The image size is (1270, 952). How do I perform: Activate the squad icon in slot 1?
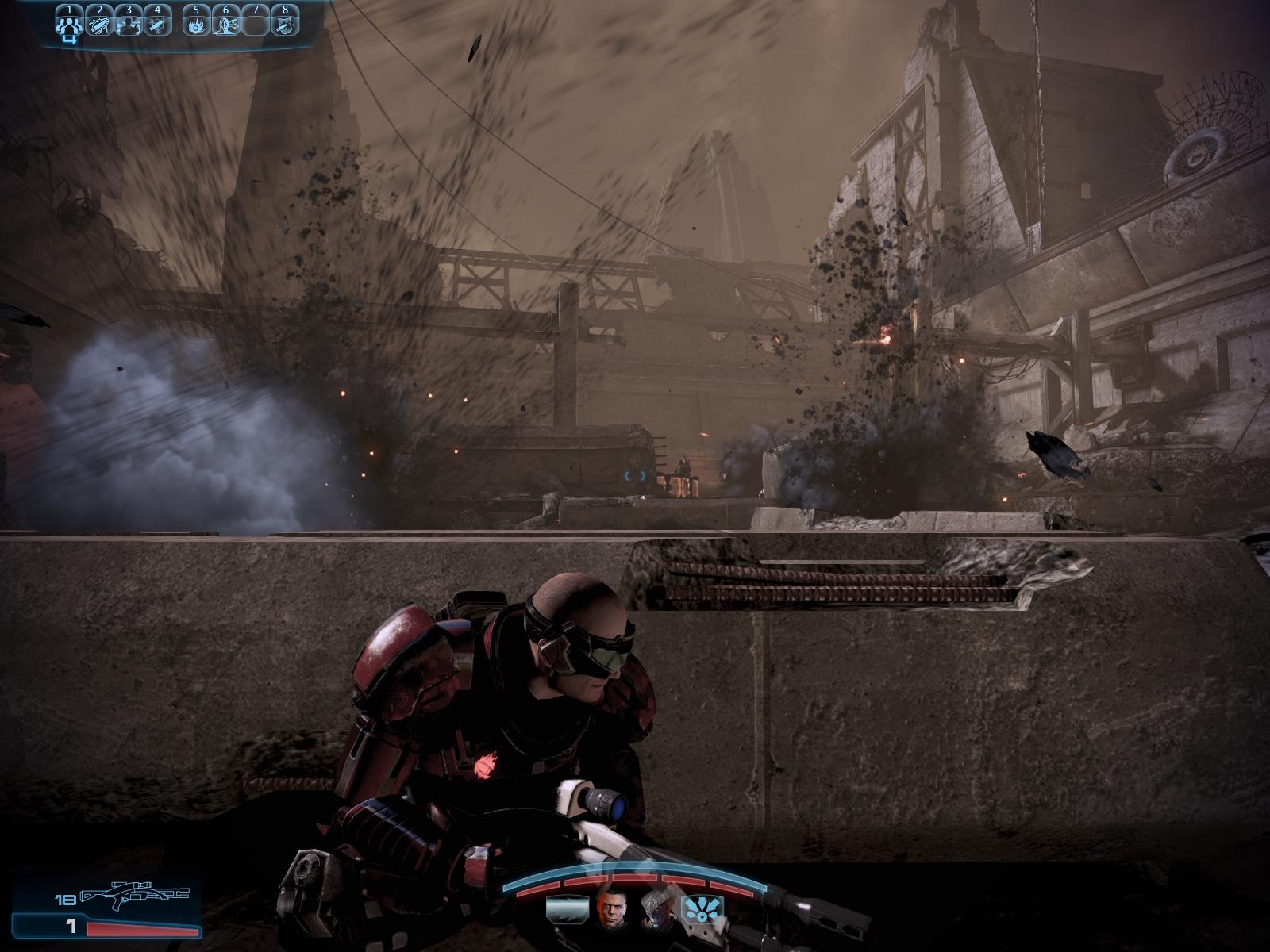71,25
